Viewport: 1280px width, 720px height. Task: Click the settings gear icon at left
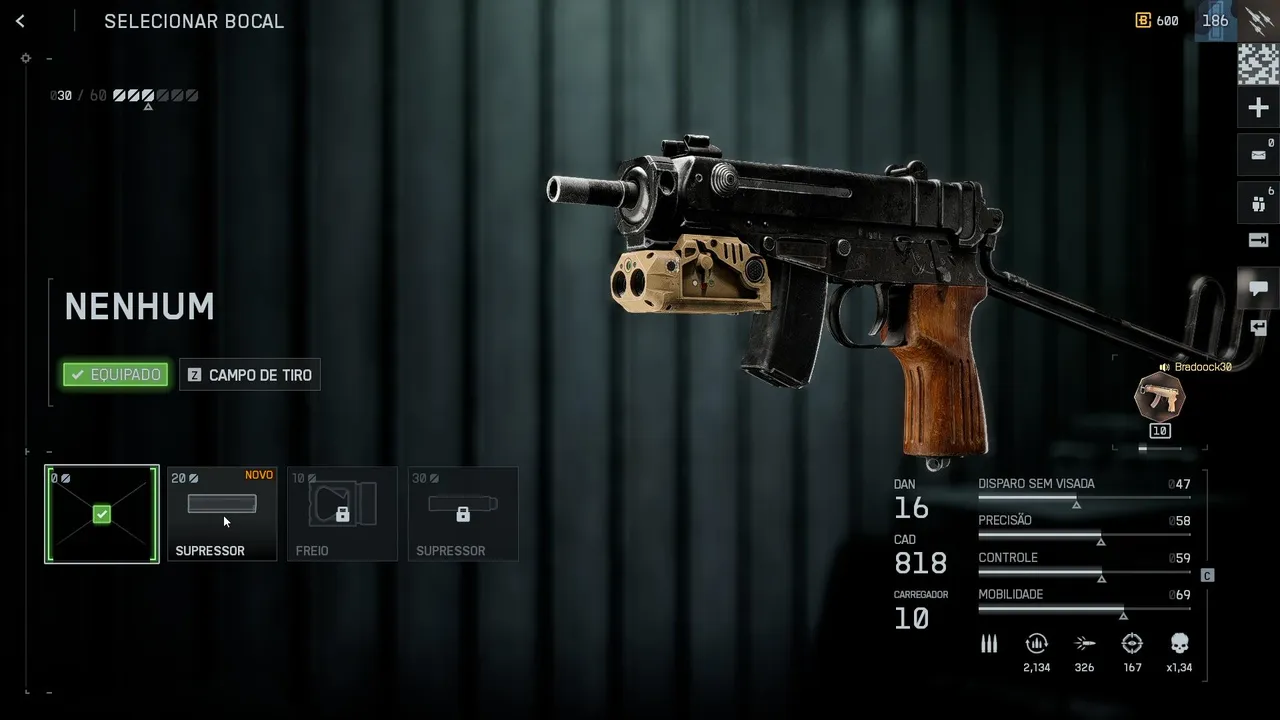click(26, 58)
